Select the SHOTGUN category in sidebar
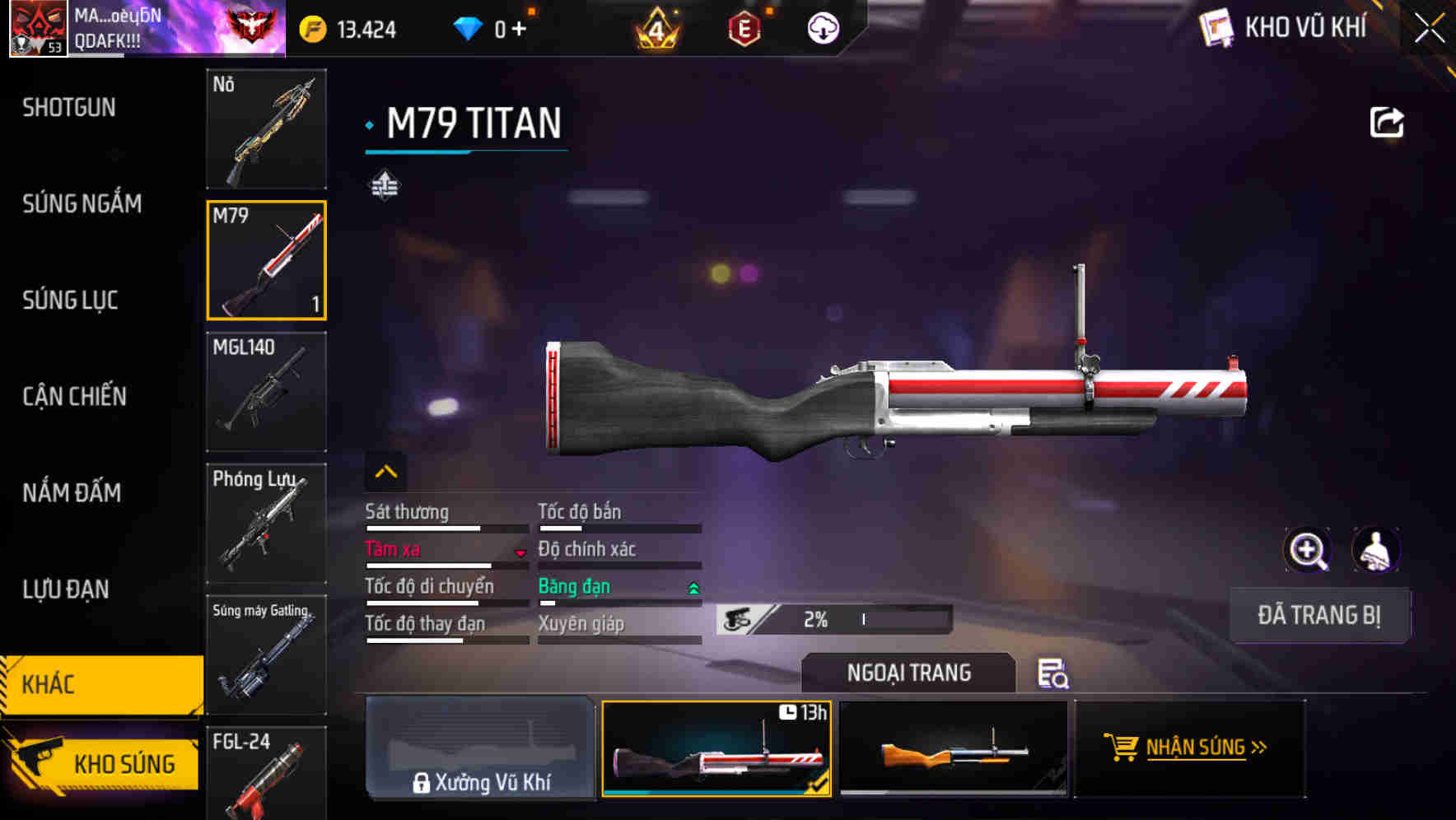The image size is (1456, 820). (x=68, y=108)
